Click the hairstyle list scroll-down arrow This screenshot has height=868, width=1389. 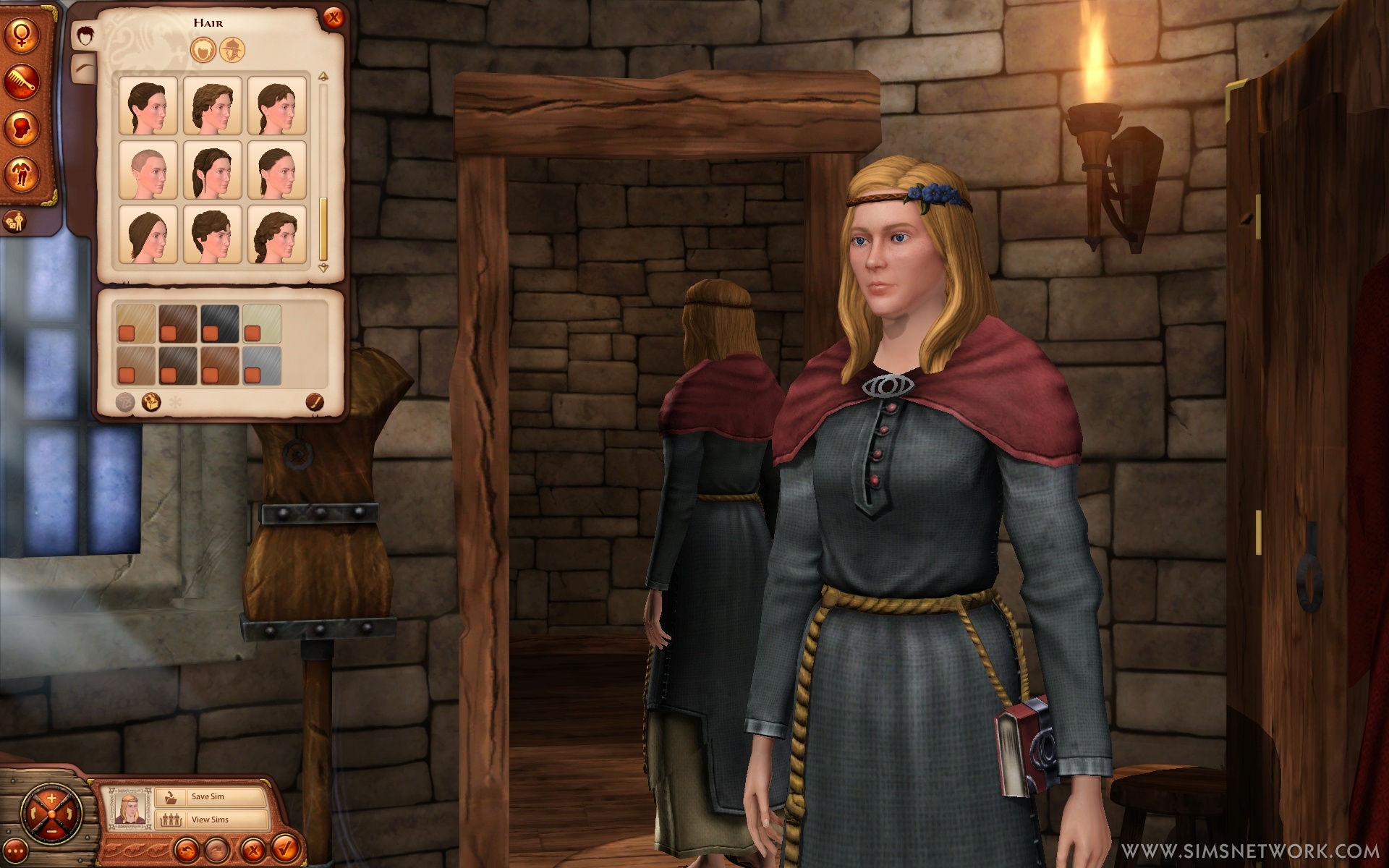pyautogui.click(x=323, y=268)
